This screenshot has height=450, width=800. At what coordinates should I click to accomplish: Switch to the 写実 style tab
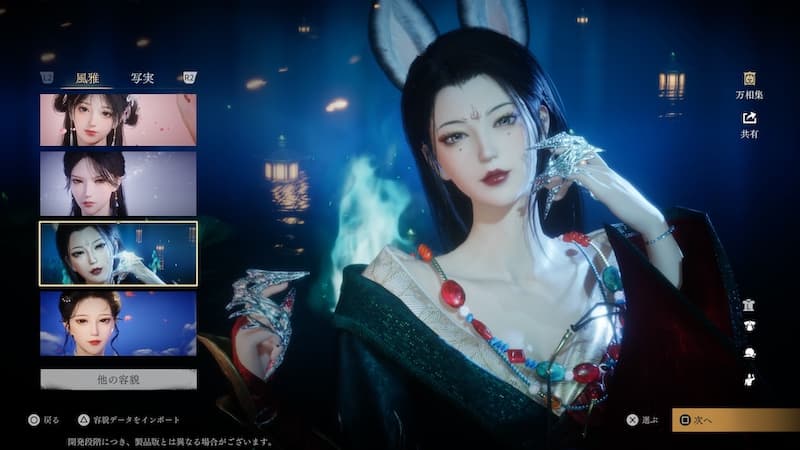coord(142,78)
